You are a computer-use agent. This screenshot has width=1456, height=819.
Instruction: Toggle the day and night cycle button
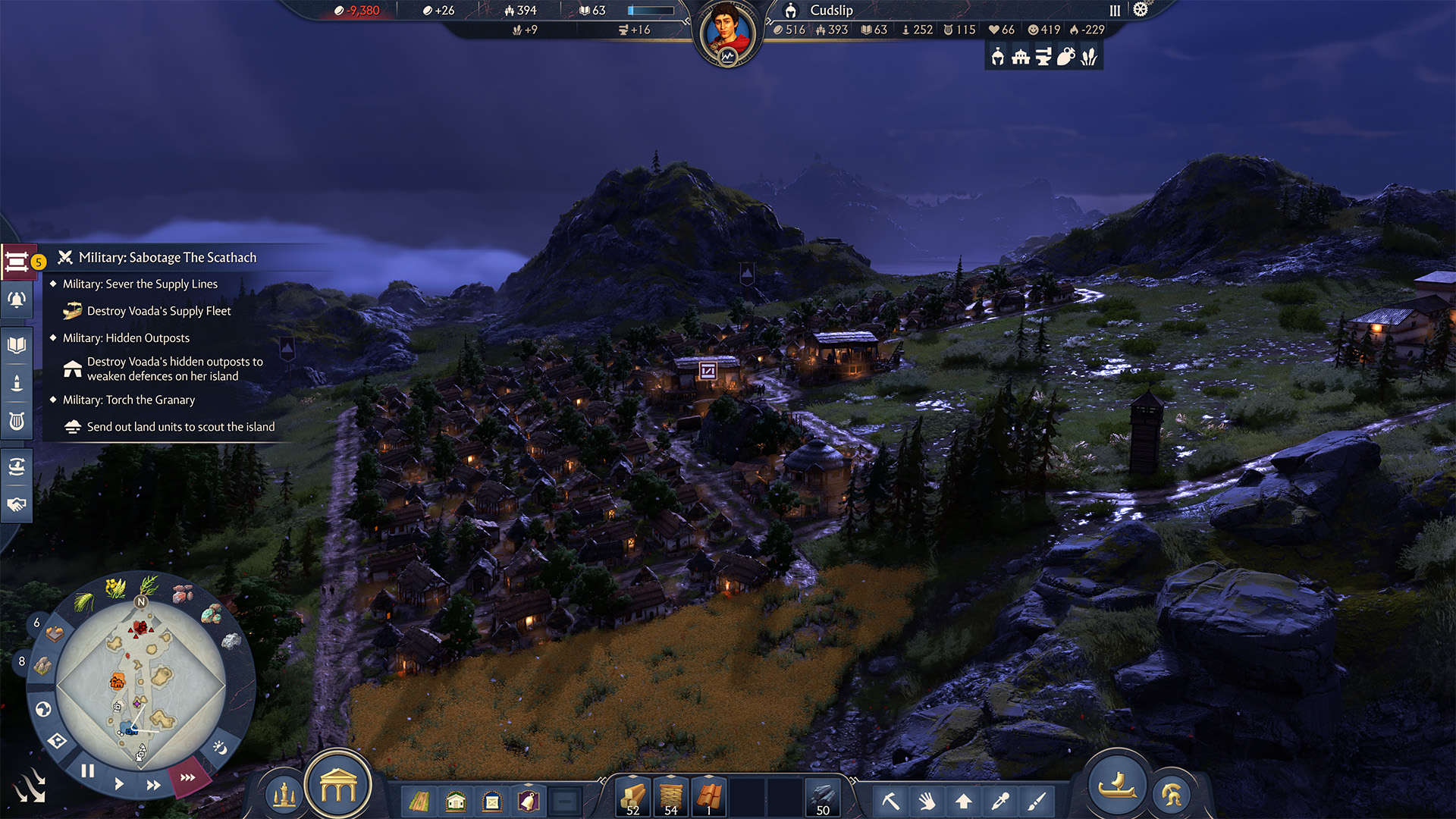tap(220, 748)
